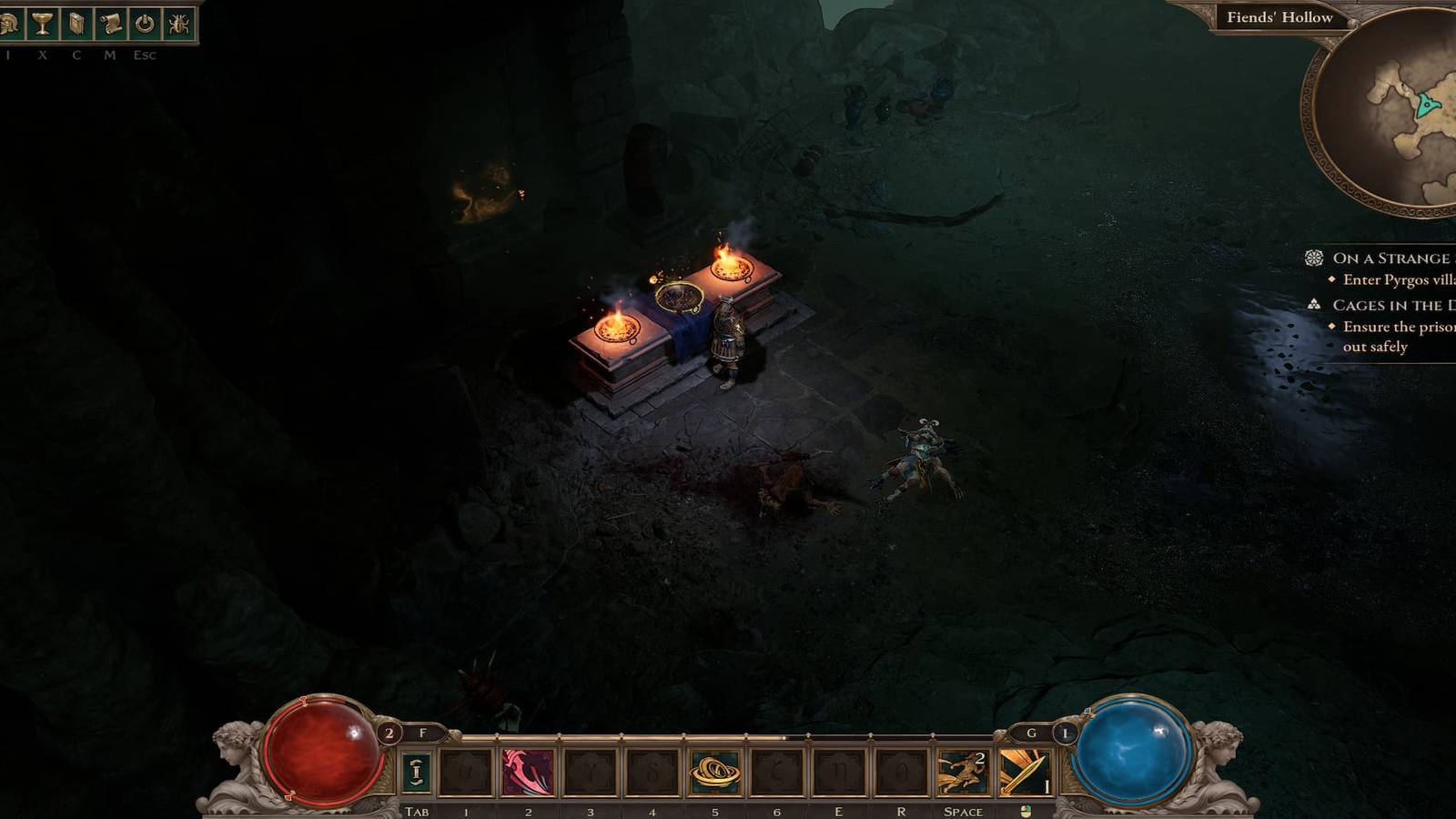The image size is (1456, 819).
Task: Click the F flask keybind label
Action: pyautogui.click(x=424, y=733)
